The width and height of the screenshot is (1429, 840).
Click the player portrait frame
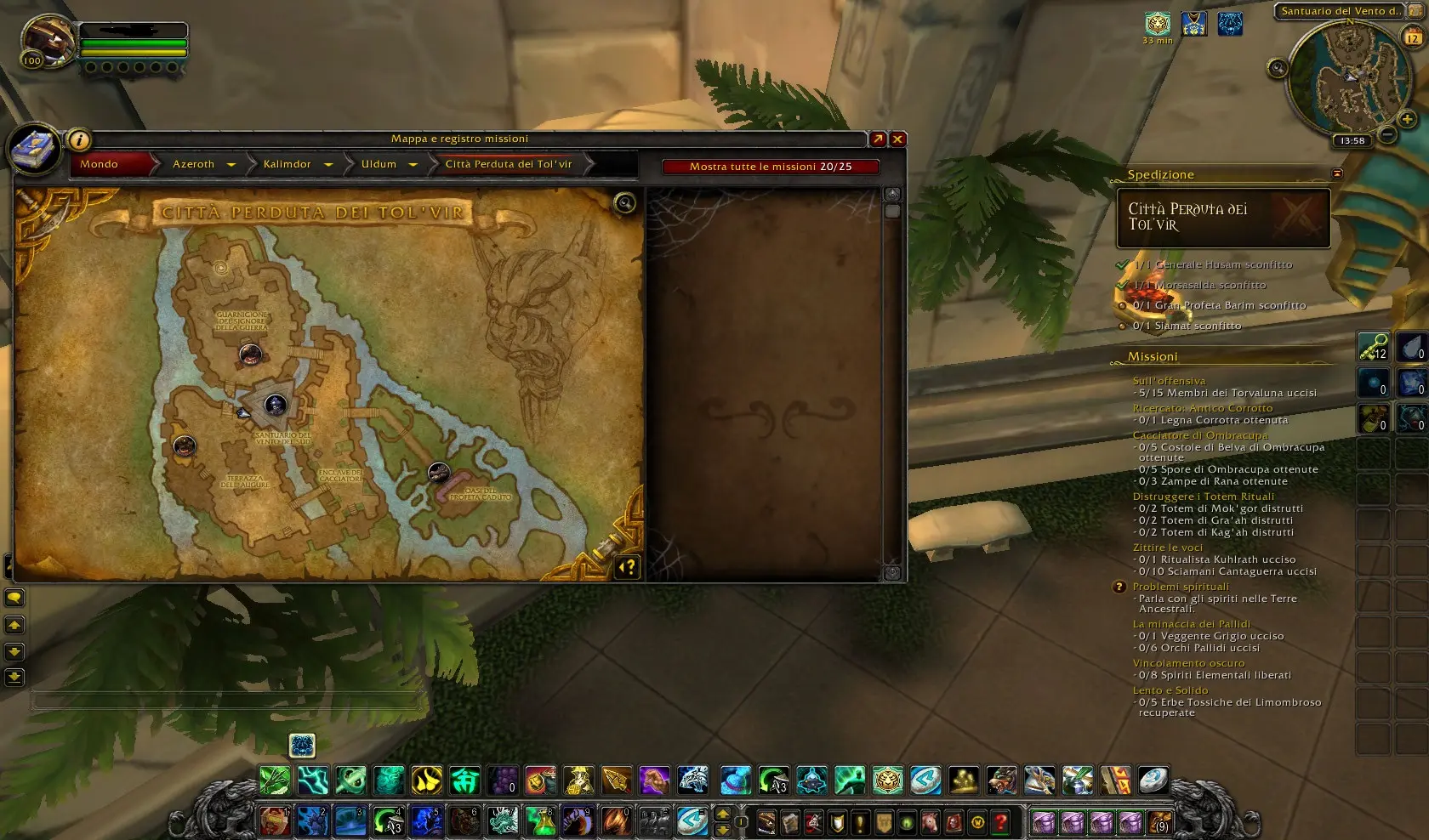[x=47, y=38]
